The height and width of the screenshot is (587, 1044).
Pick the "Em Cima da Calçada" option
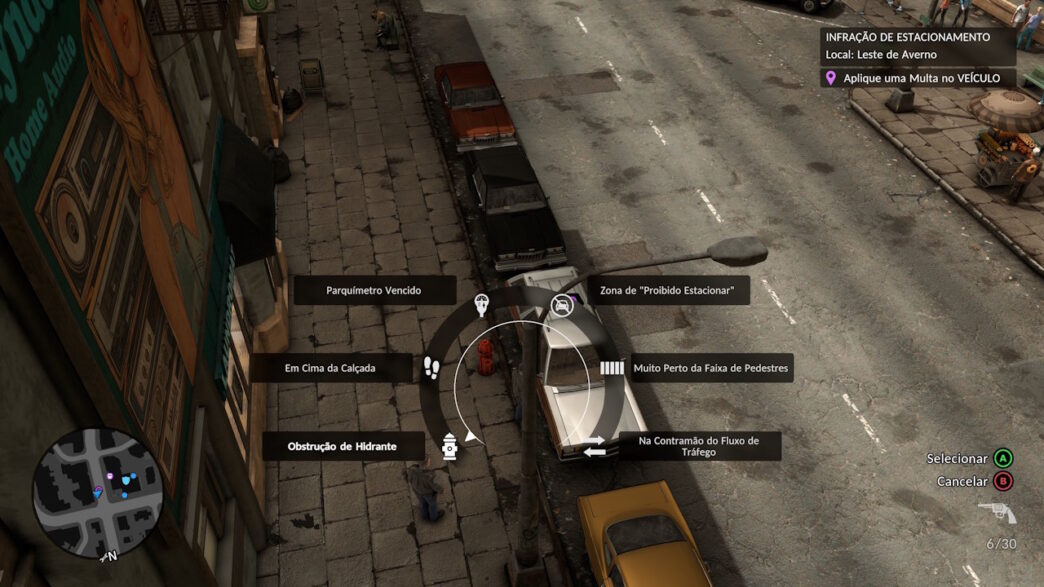(x=331, y=368)
